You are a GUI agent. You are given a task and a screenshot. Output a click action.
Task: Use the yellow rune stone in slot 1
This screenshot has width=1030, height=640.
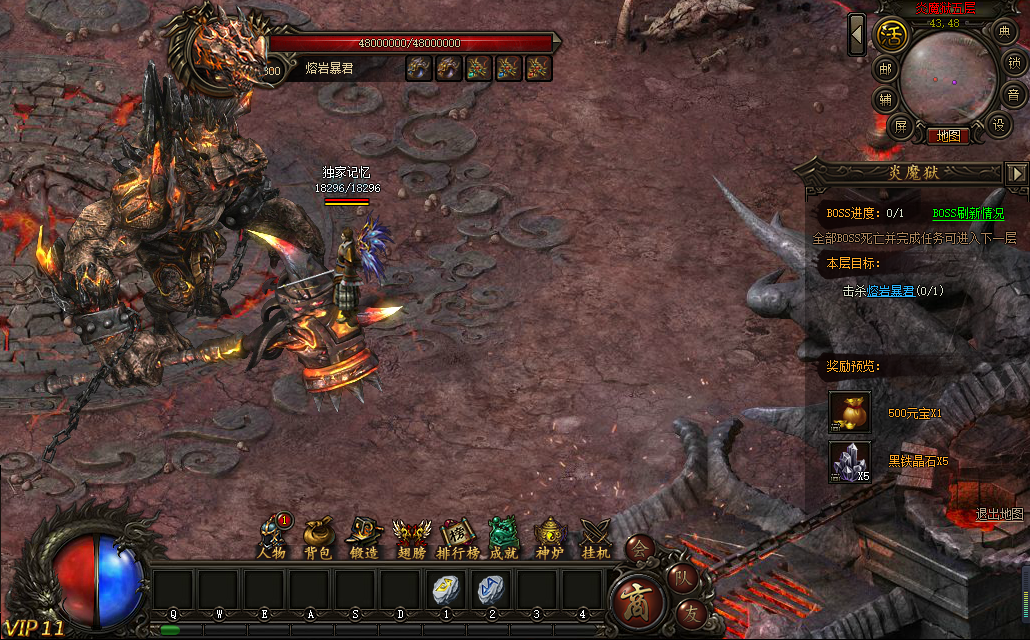446,590
